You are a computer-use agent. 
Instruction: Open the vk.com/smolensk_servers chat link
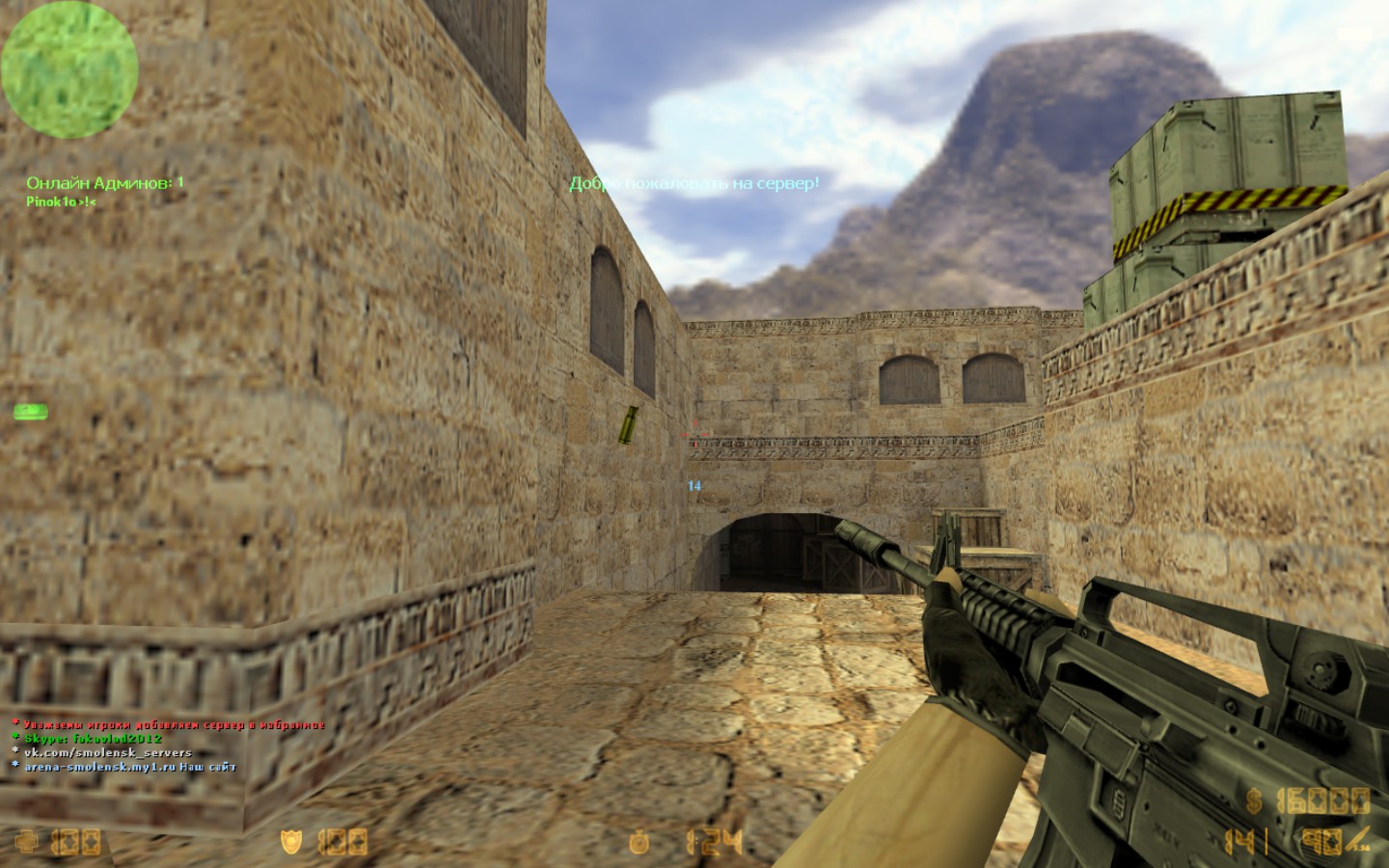click(x=107, y=752)
